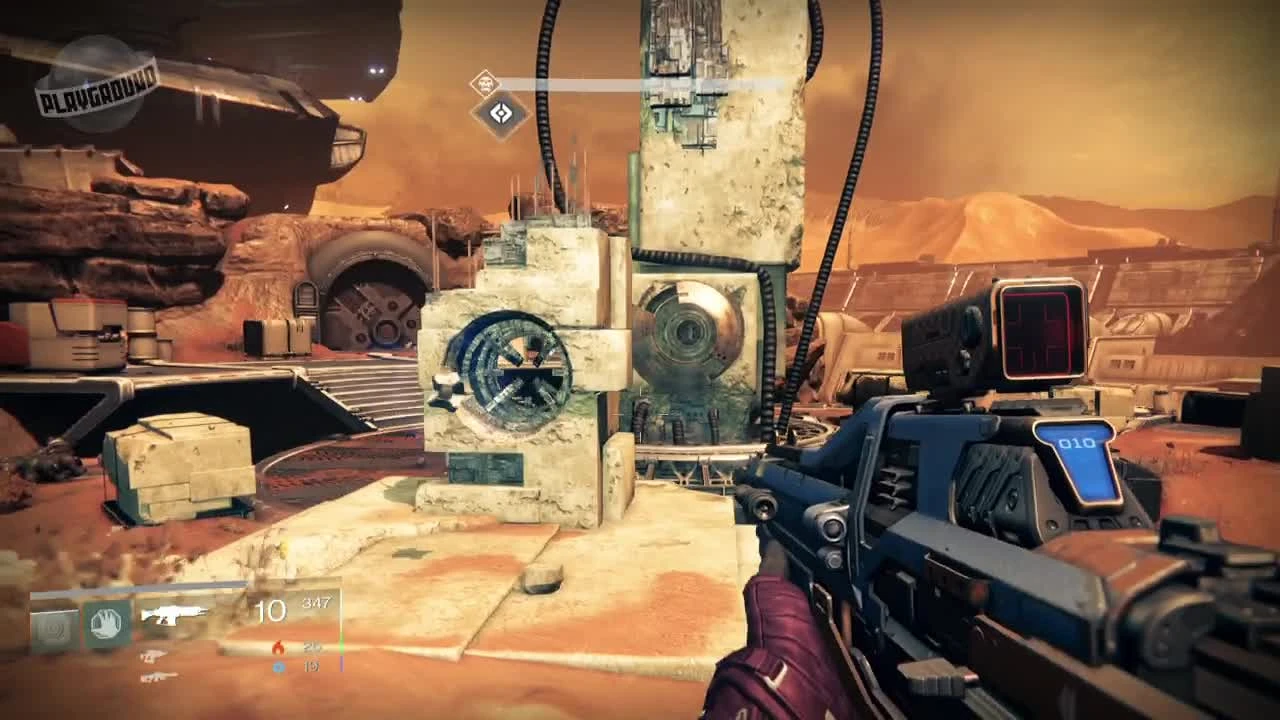
Task: Select the heavy weapon icon below the sidearm
Action: coord(159,675)
